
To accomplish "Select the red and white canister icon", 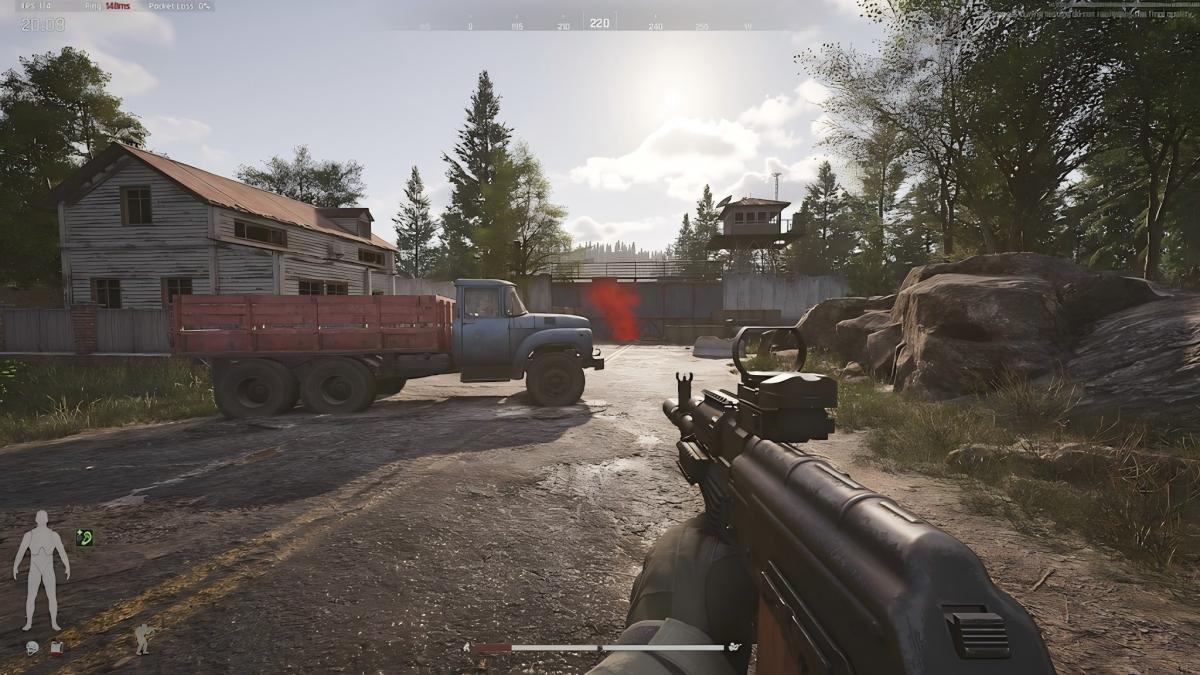I will click(x=57, y=648).
